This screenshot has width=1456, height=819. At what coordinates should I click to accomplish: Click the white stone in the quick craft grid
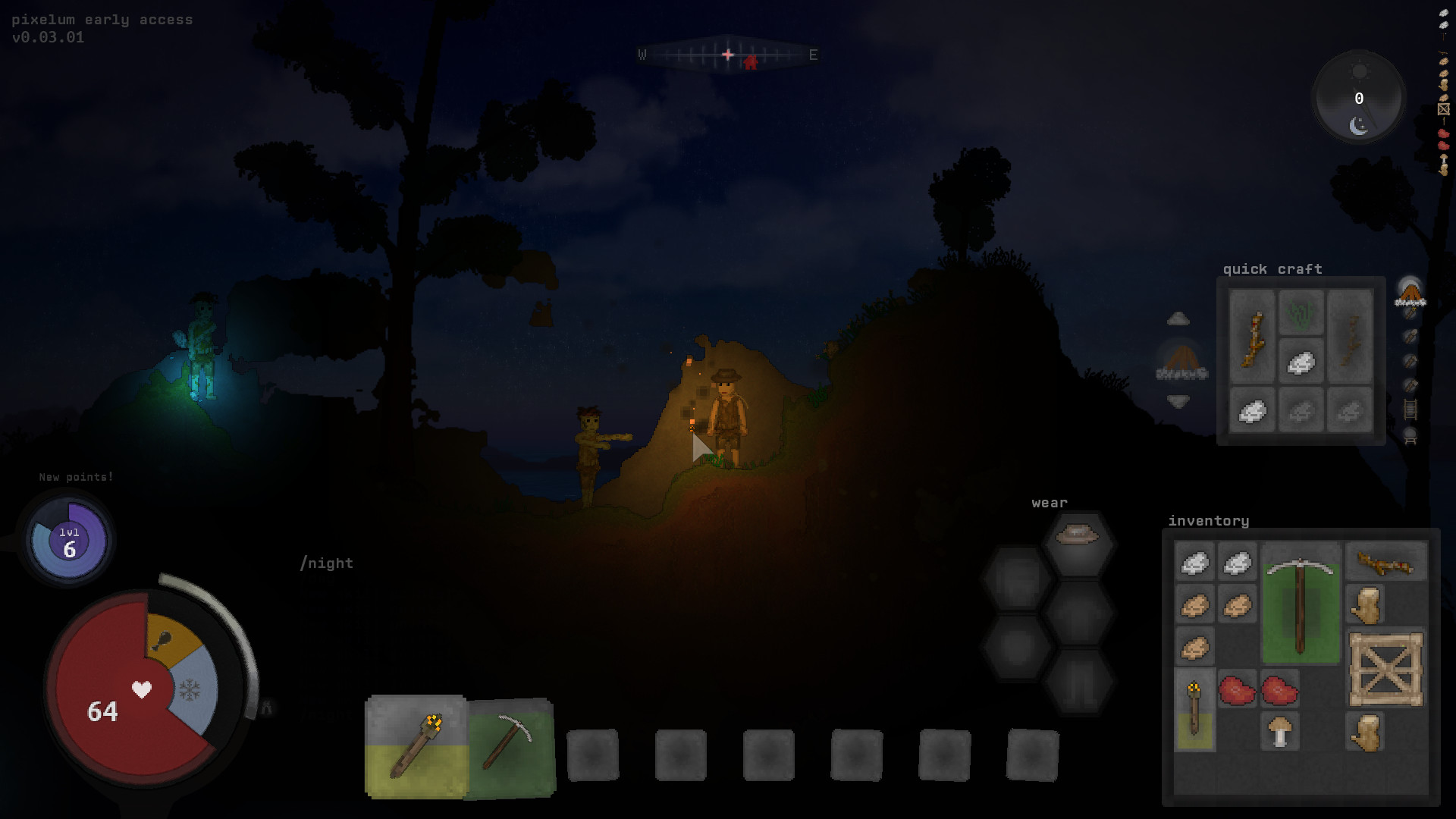(1302, 362)
